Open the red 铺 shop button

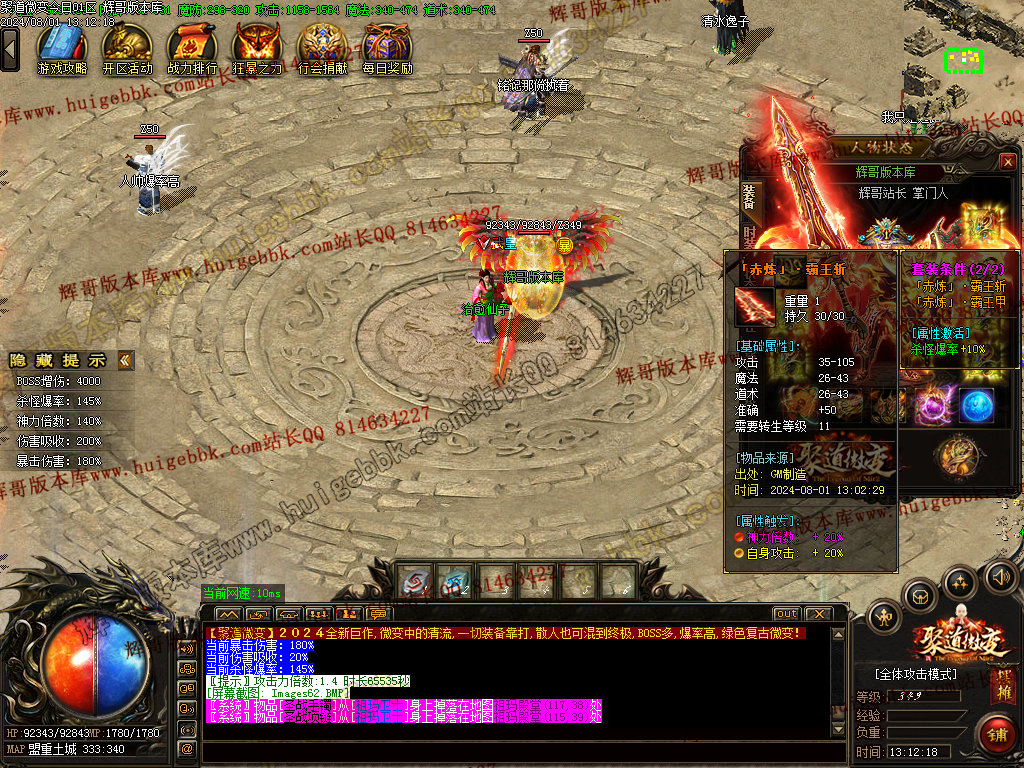(x=994, y=733)
